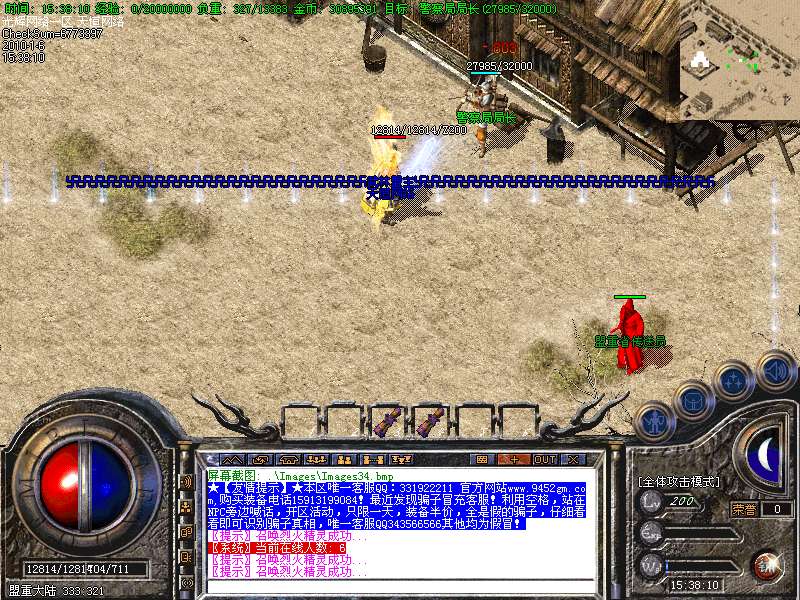Toggle sound with the speaker button
This screenshot has height=600, width=800.
point(774,370)
